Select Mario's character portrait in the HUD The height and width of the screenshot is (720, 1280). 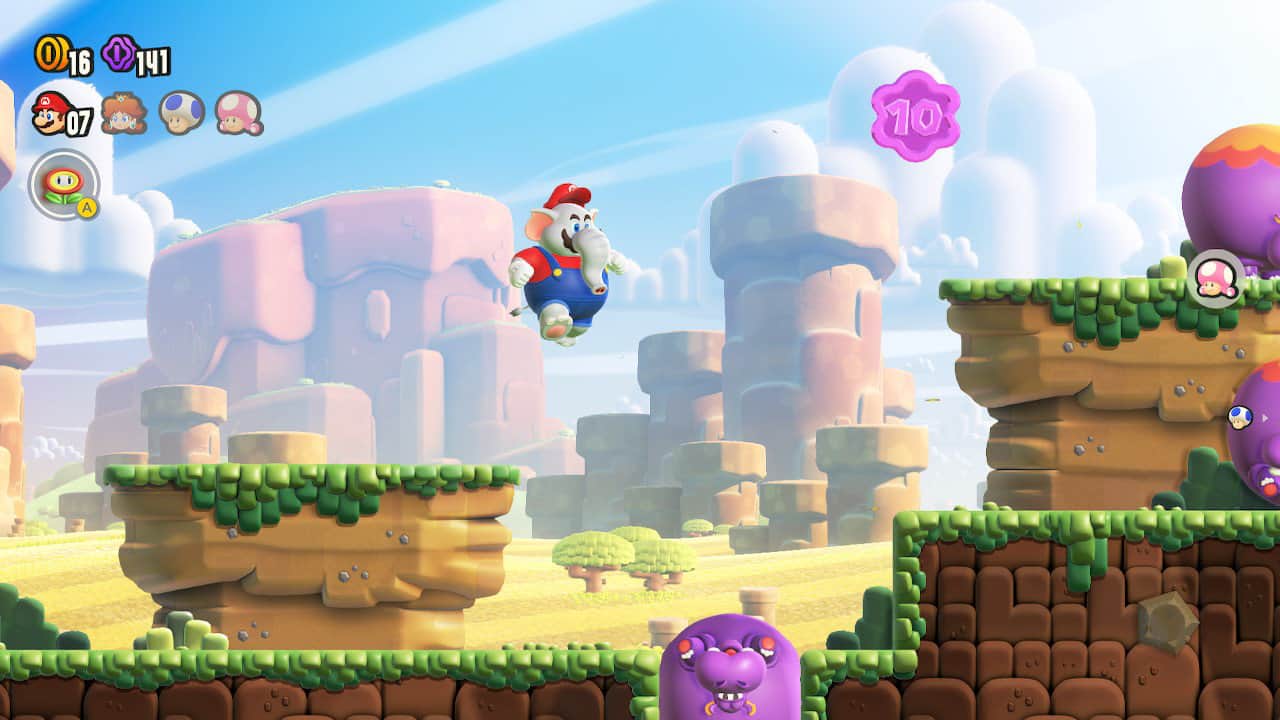[49, 114]
